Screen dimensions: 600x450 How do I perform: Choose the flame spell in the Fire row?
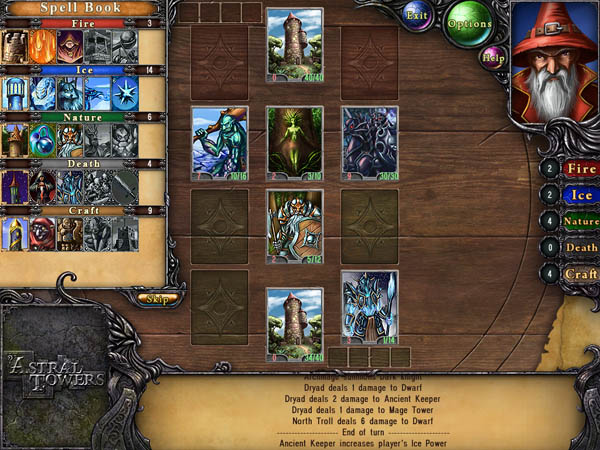click(42, 46)
